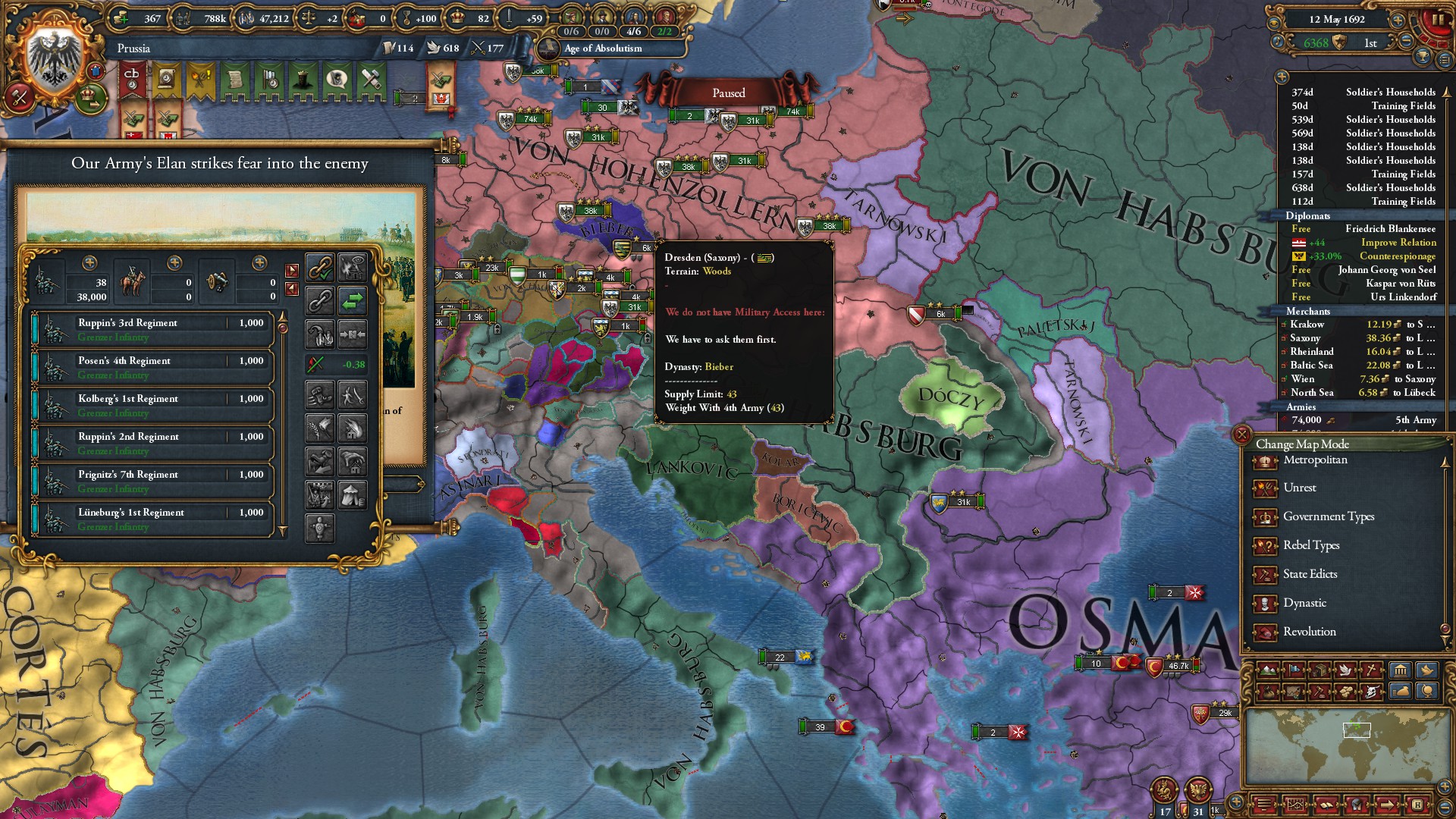Open the in-game ledger
The width and height of the screenshot is (1456, 819).
pyautogui.click(x=1401, y=670)
